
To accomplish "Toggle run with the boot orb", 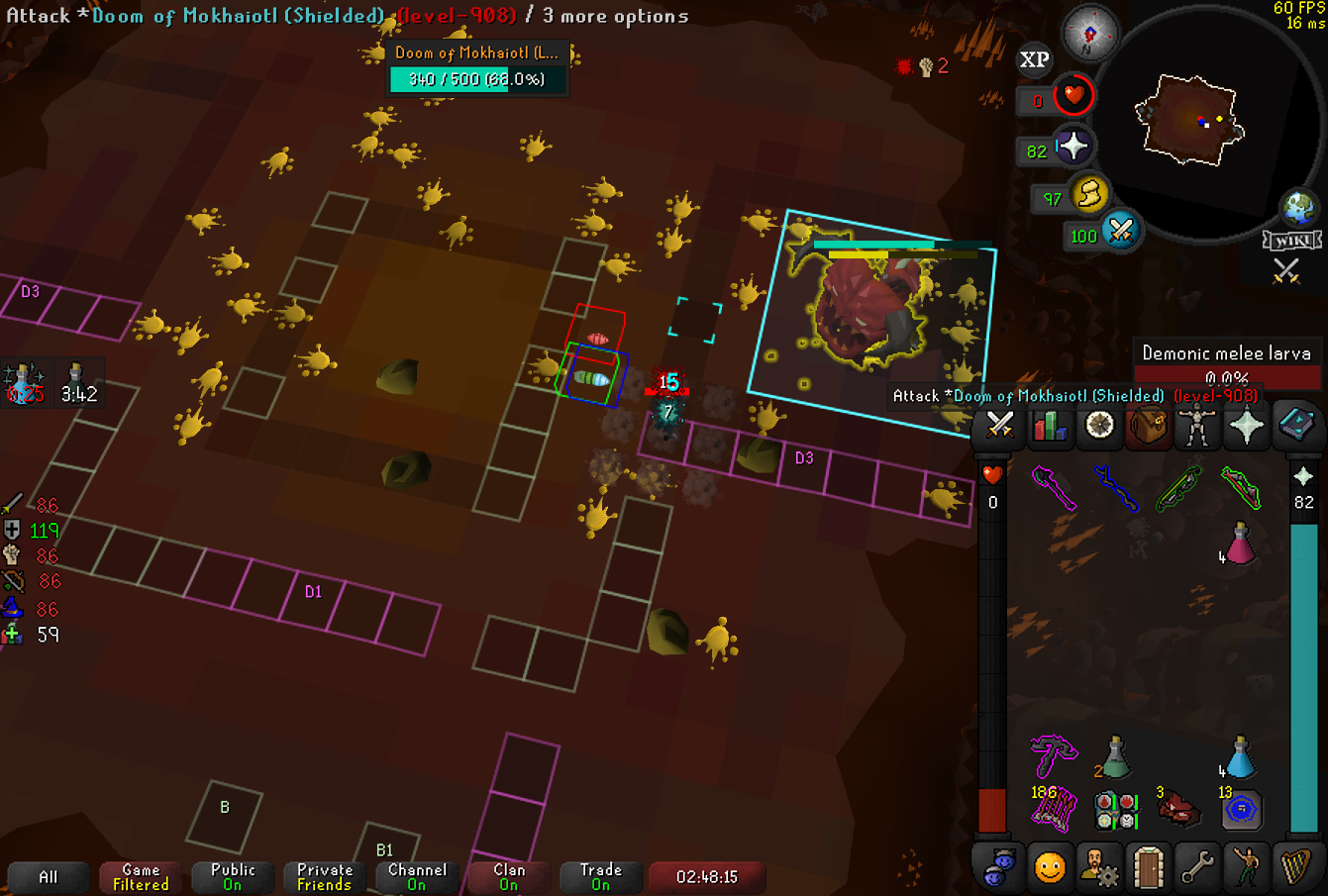I will pyautogui.click(x=1089, y=194).
